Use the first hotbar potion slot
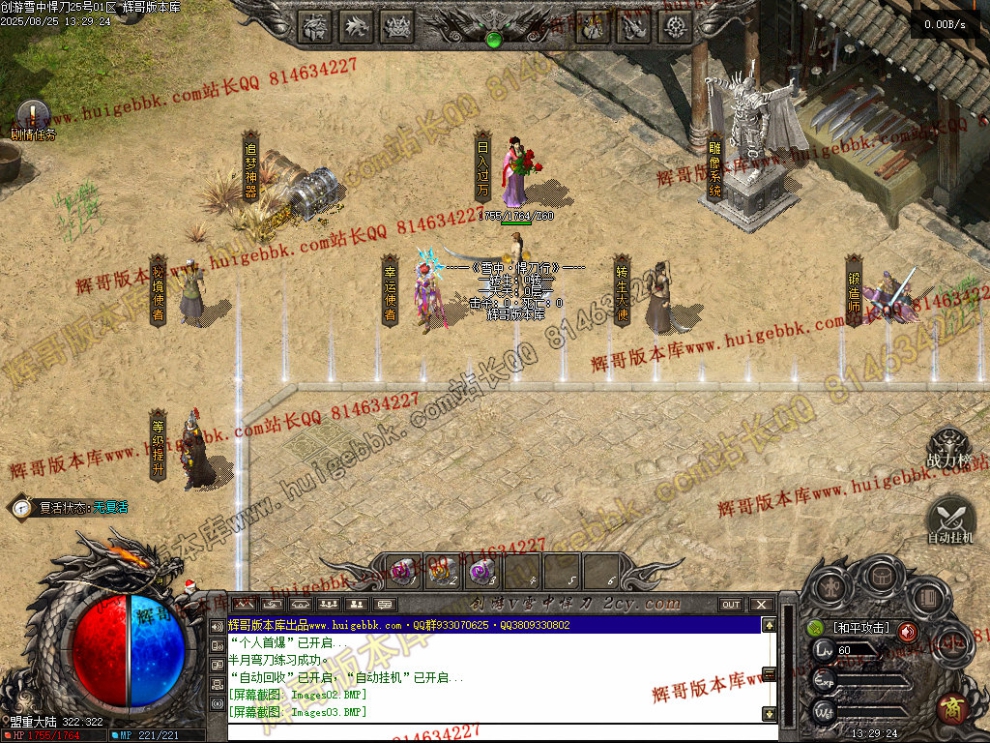This screenshot has height=743, width=990. (x=404, y=572)
